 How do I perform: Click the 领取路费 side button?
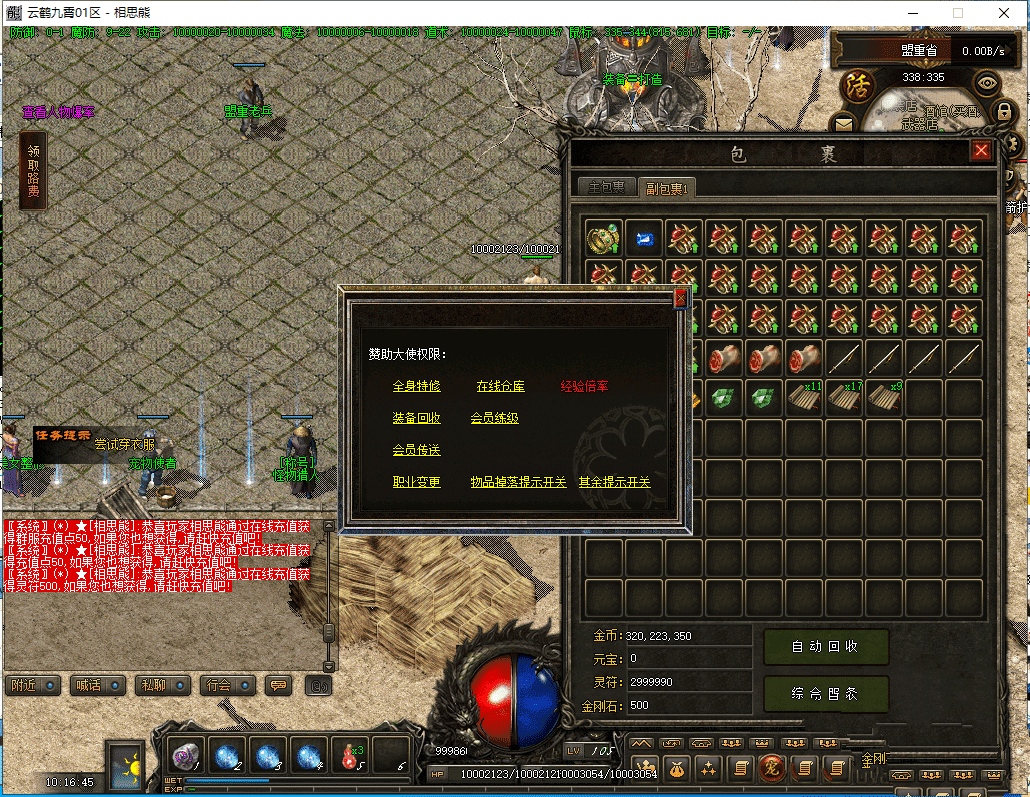[34, 171]
